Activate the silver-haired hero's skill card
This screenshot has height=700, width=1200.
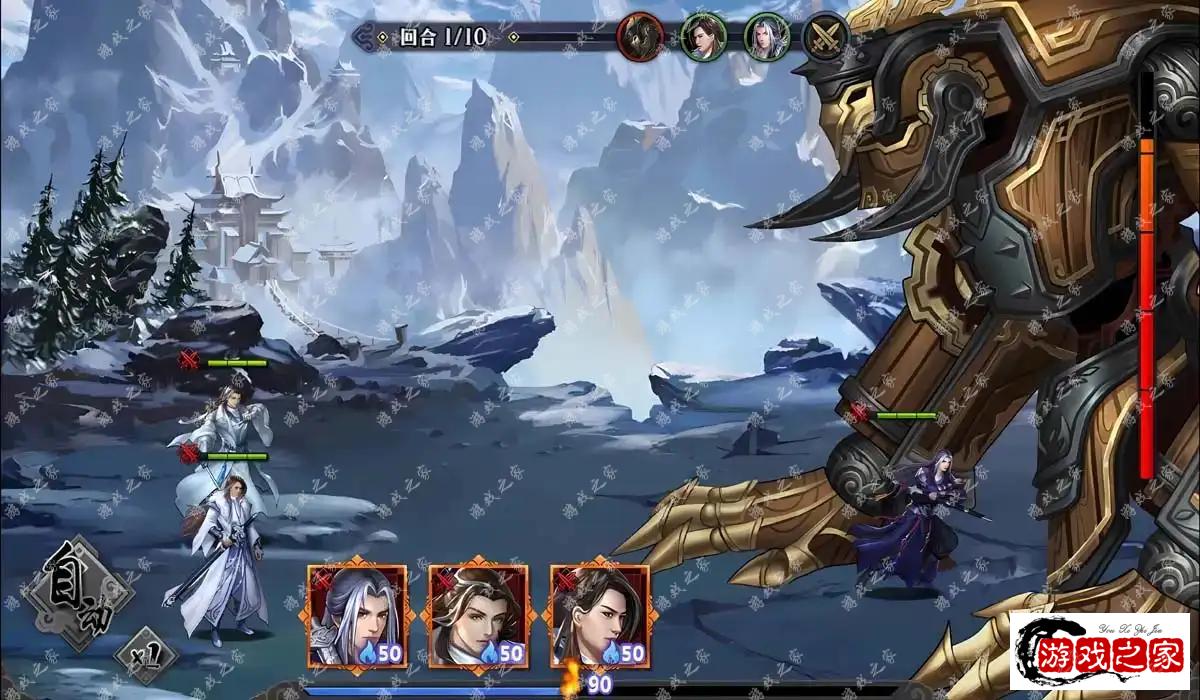point(357,616)
